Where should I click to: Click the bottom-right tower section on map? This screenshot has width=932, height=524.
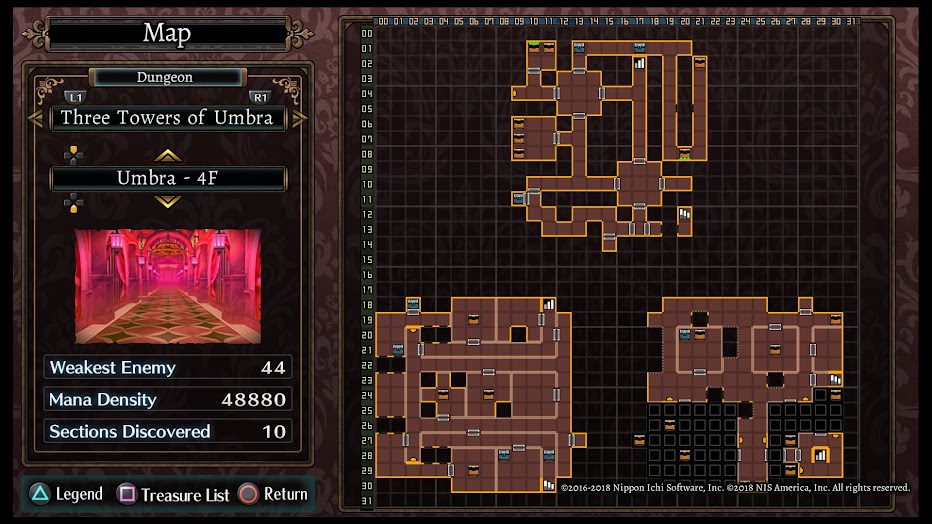745,390
